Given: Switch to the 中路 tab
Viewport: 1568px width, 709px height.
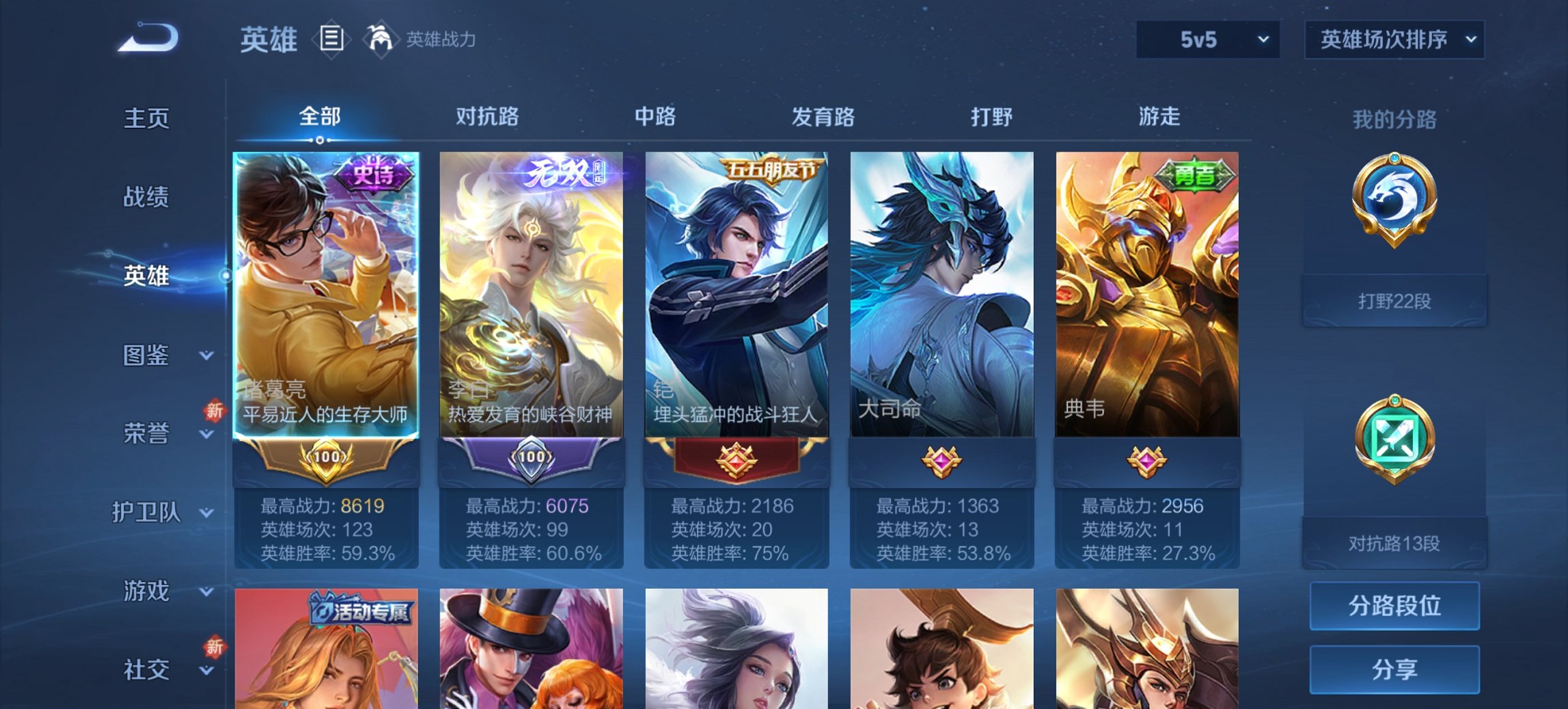Looking at the screenshot, I should 654,117.
